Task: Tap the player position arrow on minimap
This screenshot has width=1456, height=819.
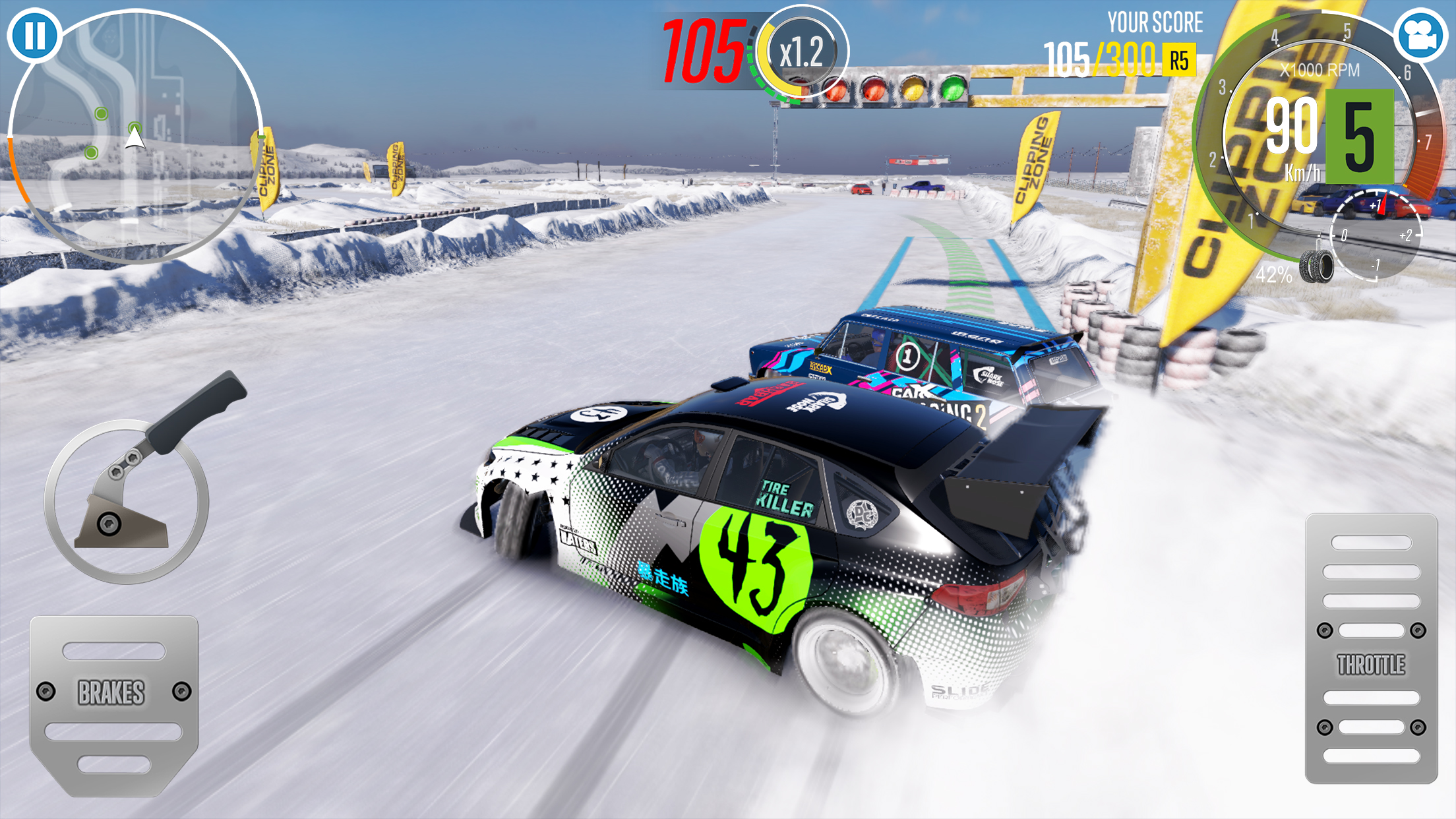Action: coord(133,139)
